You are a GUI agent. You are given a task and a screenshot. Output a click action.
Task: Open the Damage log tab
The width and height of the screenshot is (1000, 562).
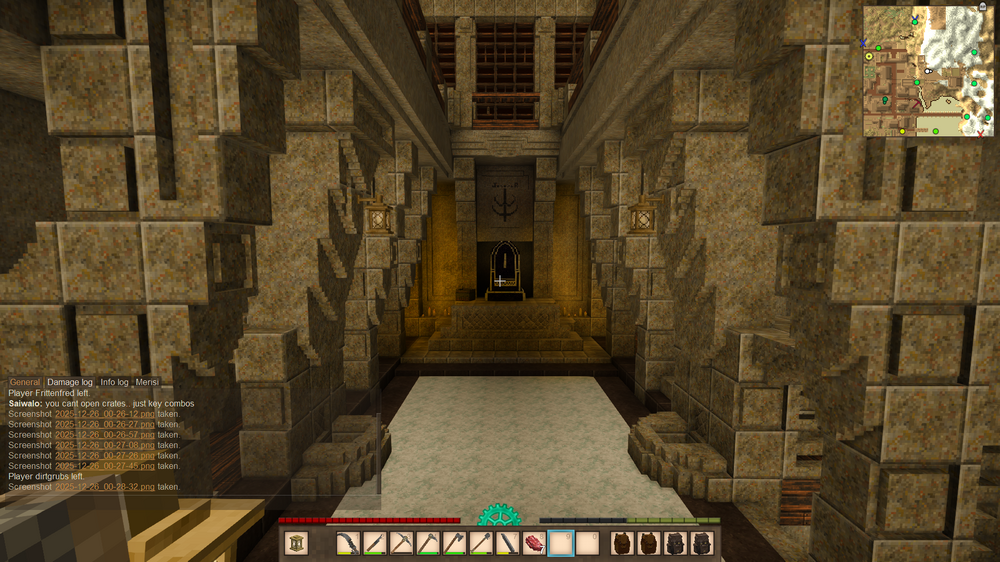pyautogui.click(x=70, y=382)
